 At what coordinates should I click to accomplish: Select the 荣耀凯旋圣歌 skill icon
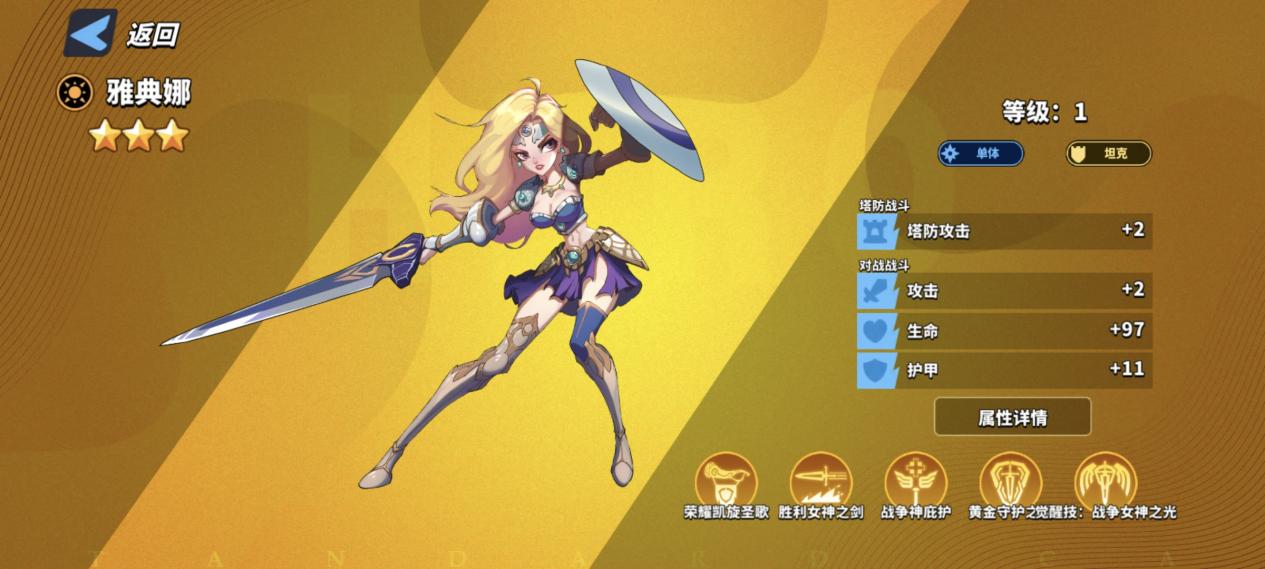point(726,480)
